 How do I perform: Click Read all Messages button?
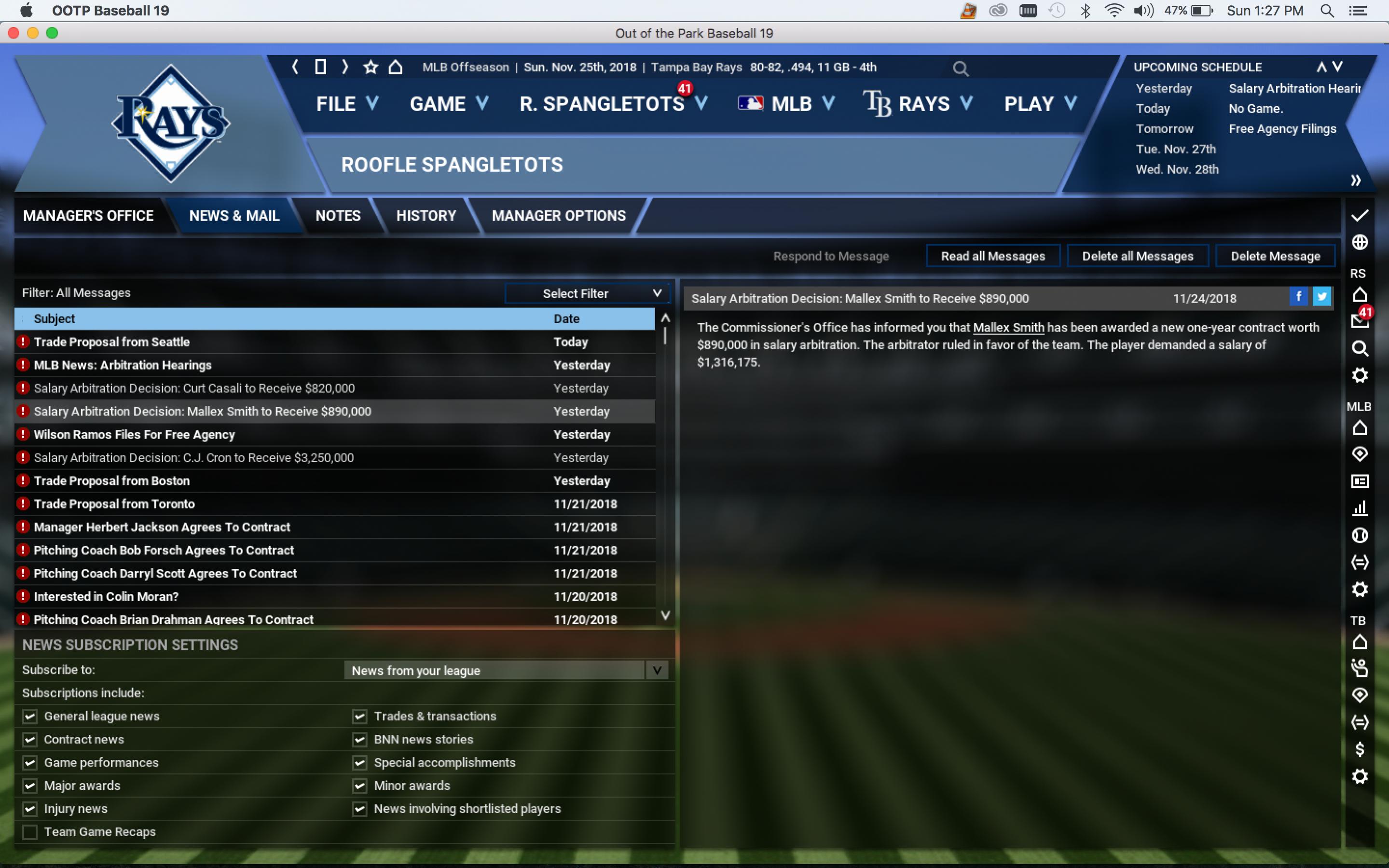[x=992, y=256]
